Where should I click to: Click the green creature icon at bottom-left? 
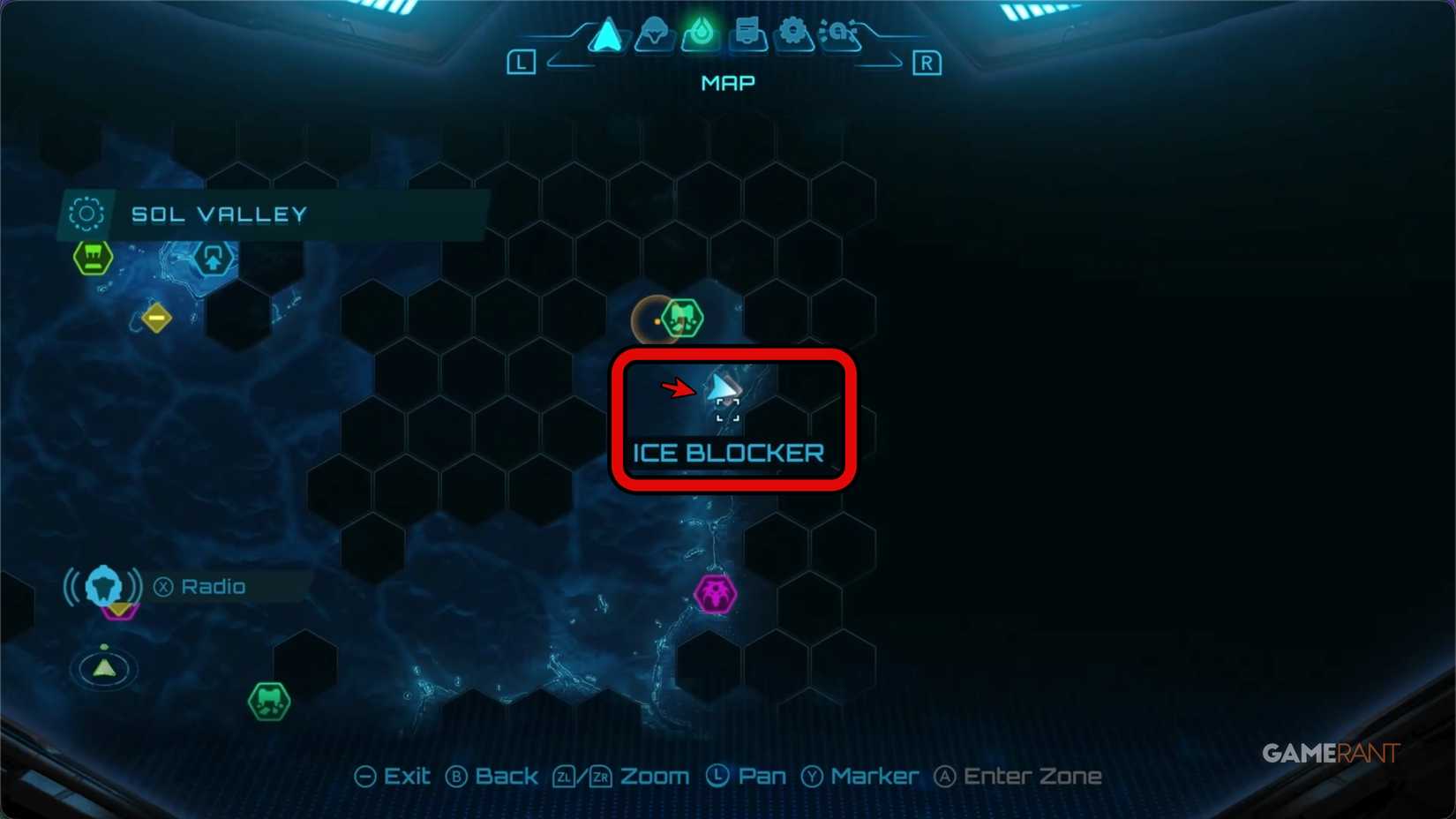point(268,701)
